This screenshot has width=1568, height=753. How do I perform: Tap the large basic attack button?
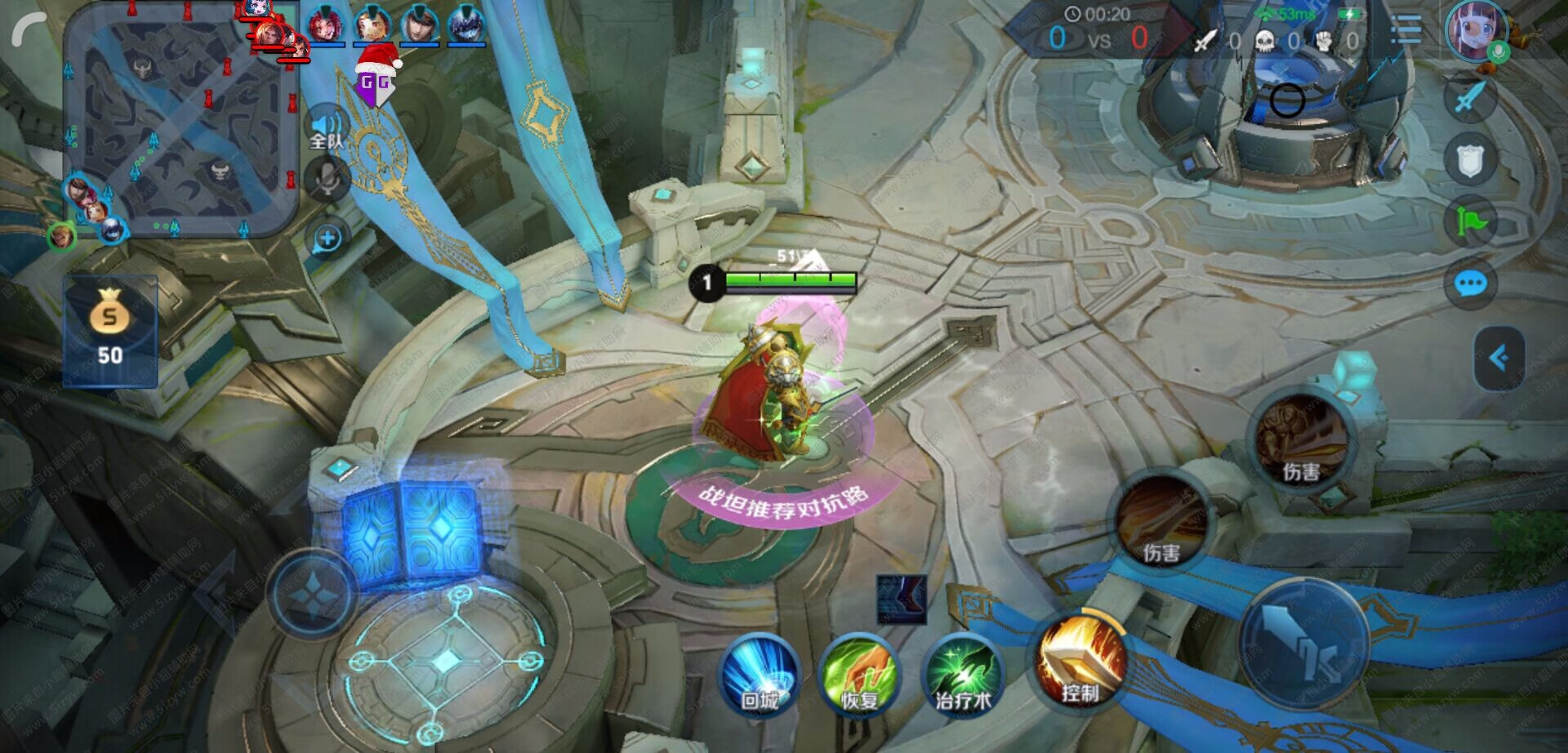(1303, 642)
